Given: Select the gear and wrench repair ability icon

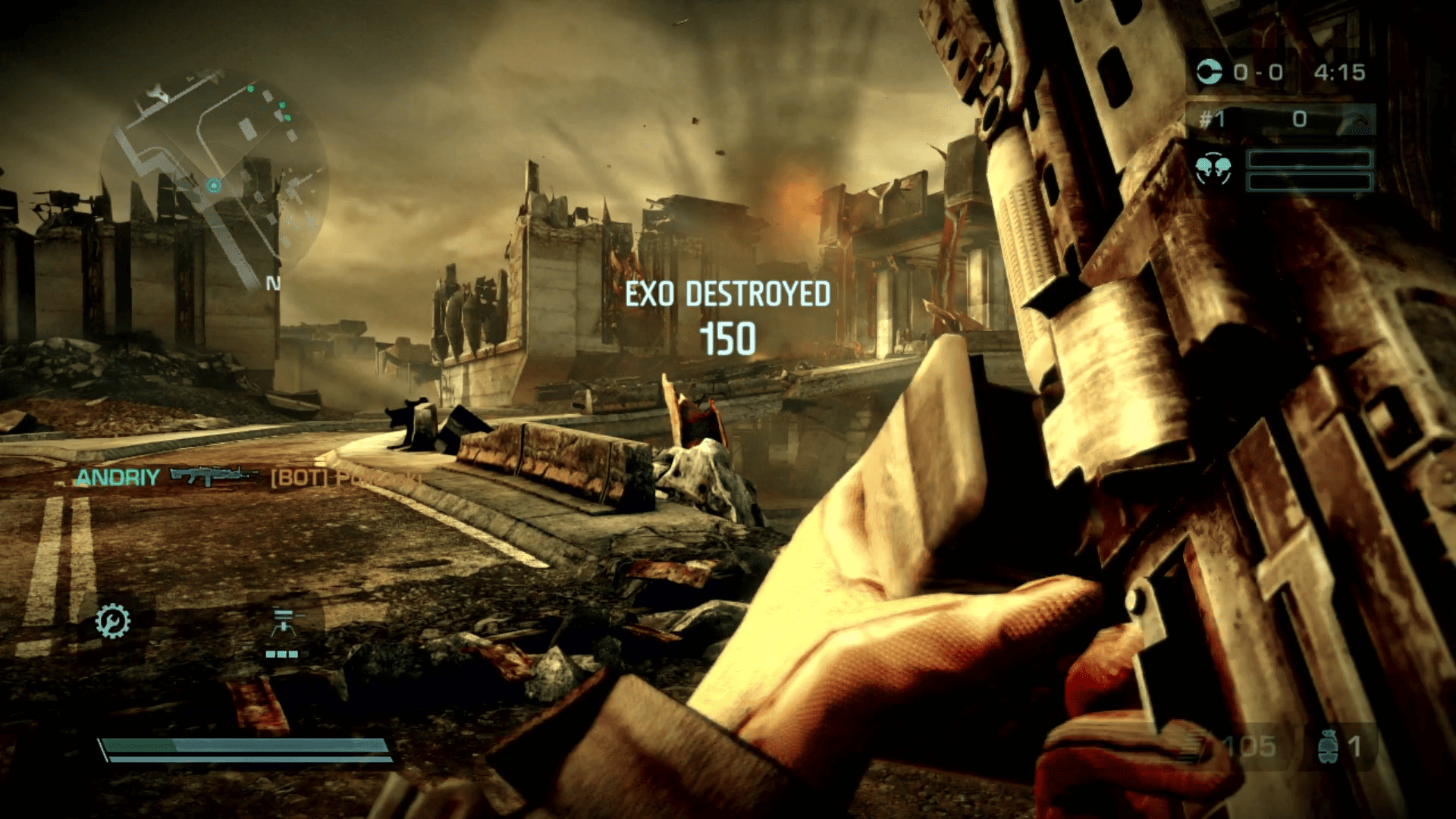Looking at the screenshot, I should coord(113,621).
